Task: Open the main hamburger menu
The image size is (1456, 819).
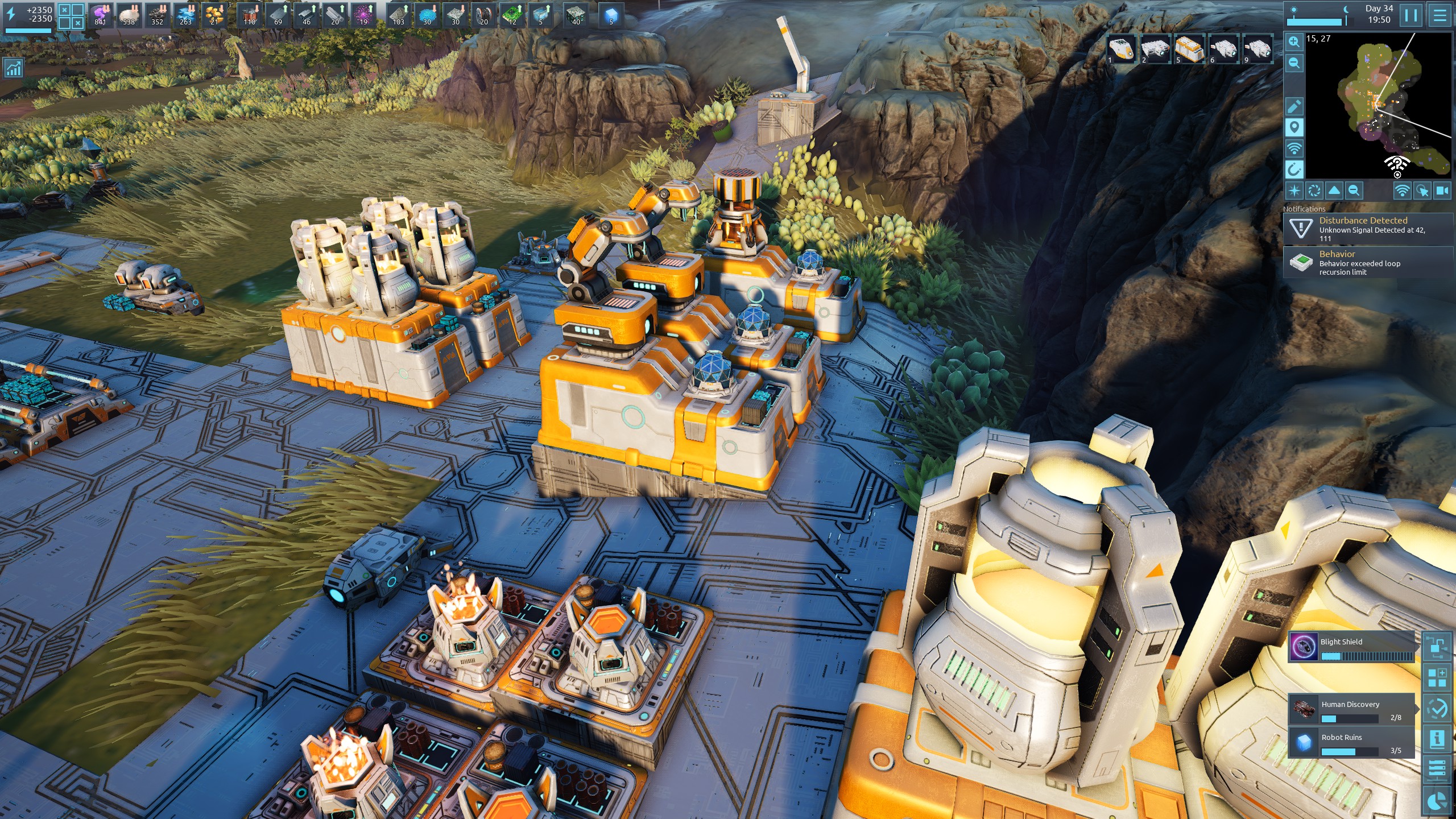Action: click(x=1440, y=15)
